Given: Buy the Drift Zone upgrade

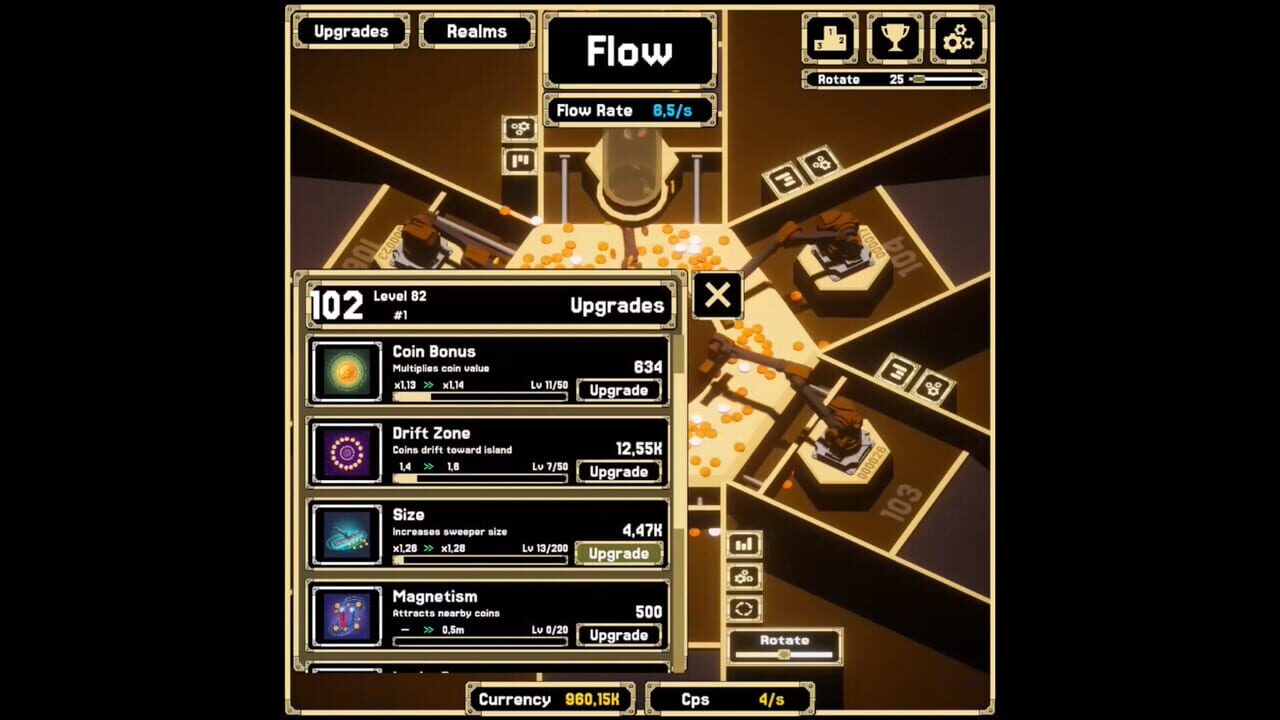Looking at the screenshot, I should click(x=618, y=471).
